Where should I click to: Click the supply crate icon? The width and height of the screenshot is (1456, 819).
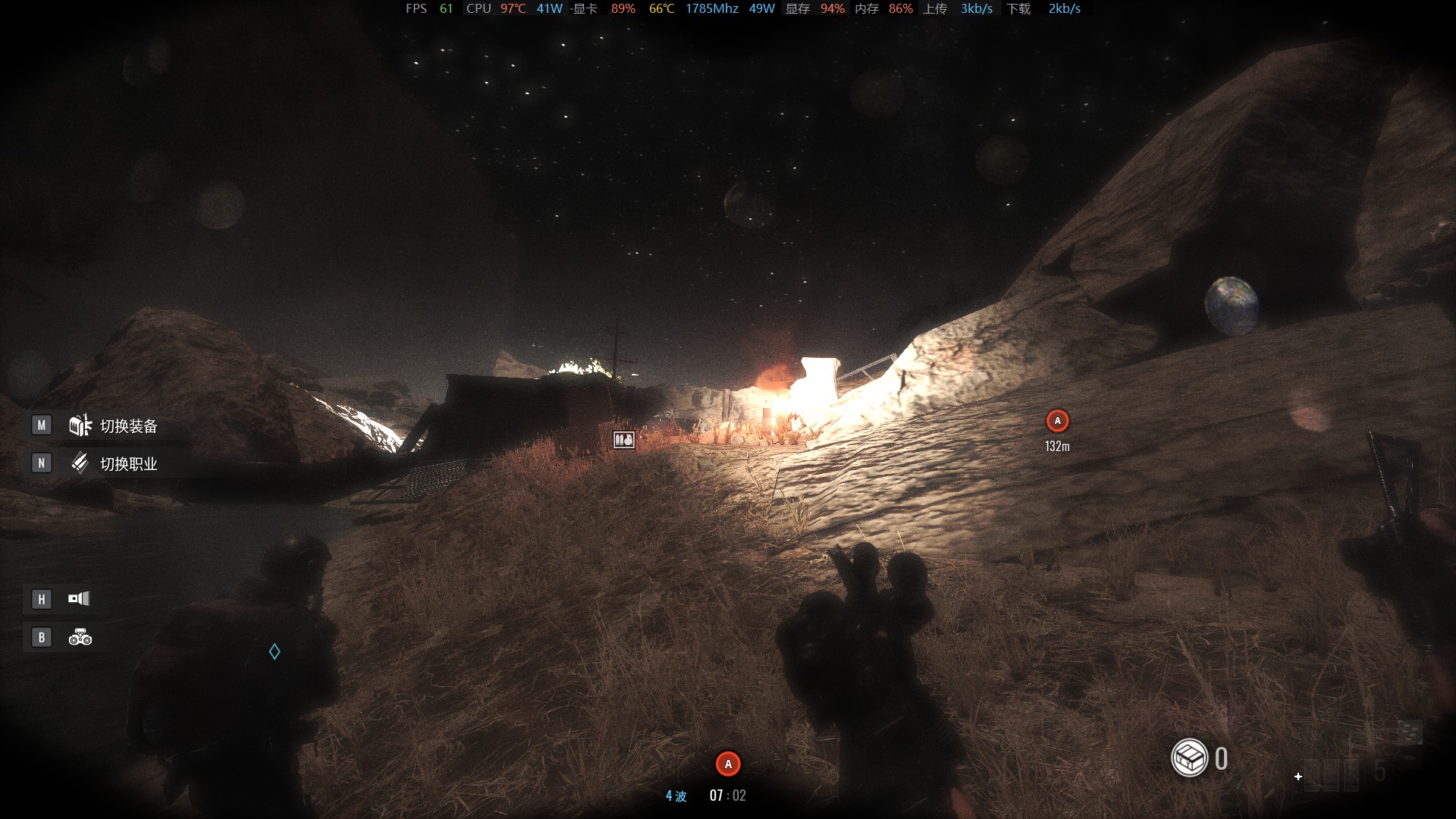tap(1189, 758)
